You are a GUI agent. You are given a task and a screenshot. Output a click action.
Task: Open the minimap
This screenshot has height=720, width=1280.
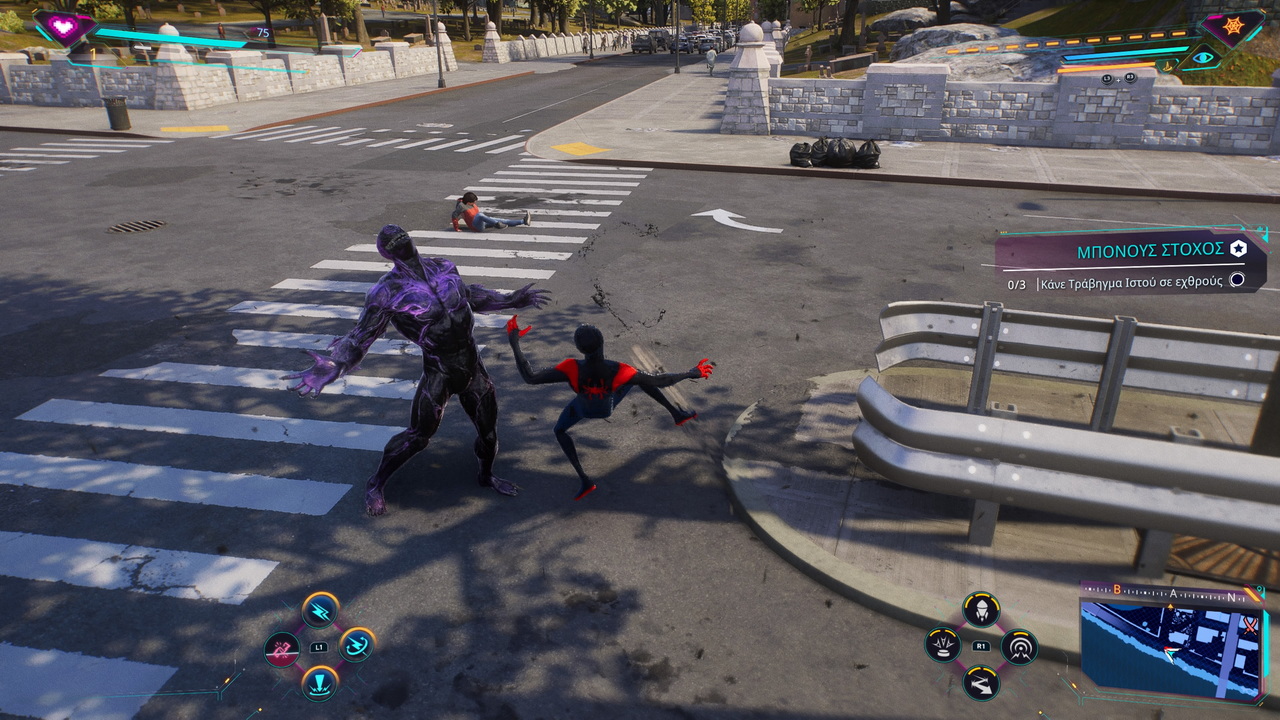[x=1171, y=645]
